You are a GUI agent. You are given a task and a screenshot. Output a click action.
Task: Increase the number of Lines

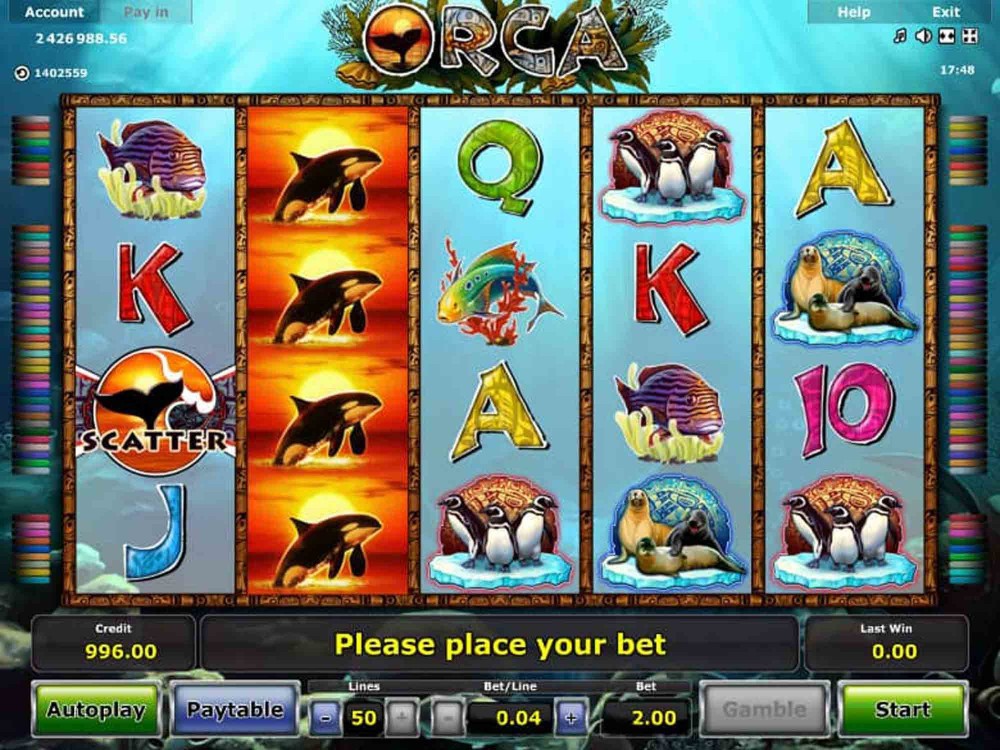point(399,717)
